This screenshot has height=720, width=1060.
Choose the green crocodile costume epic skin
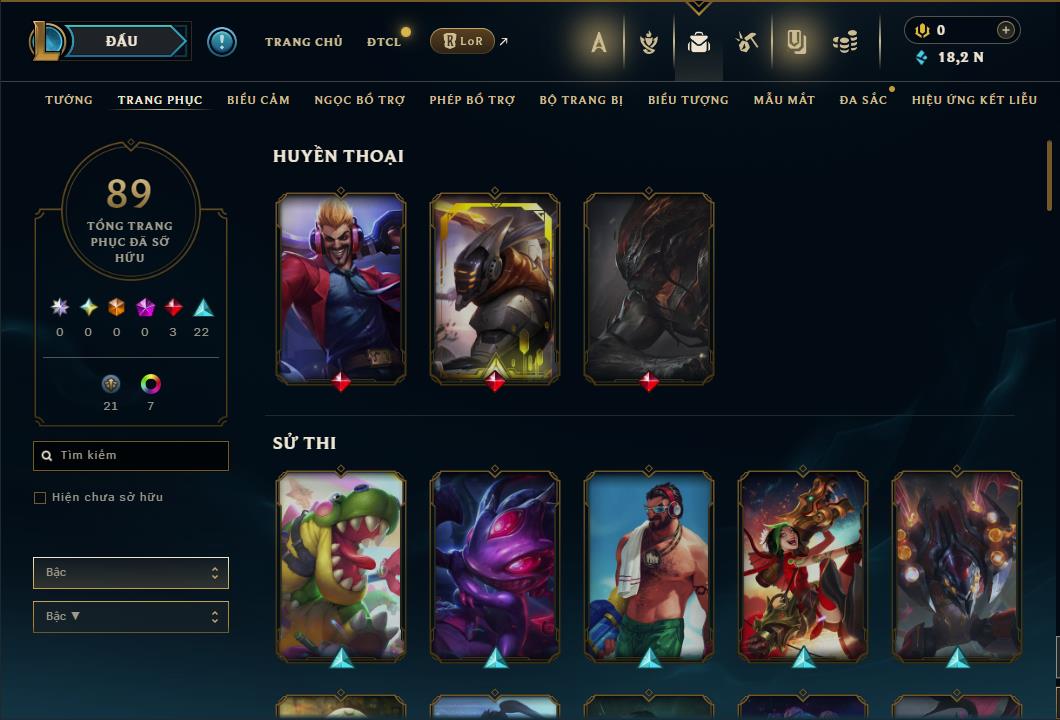341,565
